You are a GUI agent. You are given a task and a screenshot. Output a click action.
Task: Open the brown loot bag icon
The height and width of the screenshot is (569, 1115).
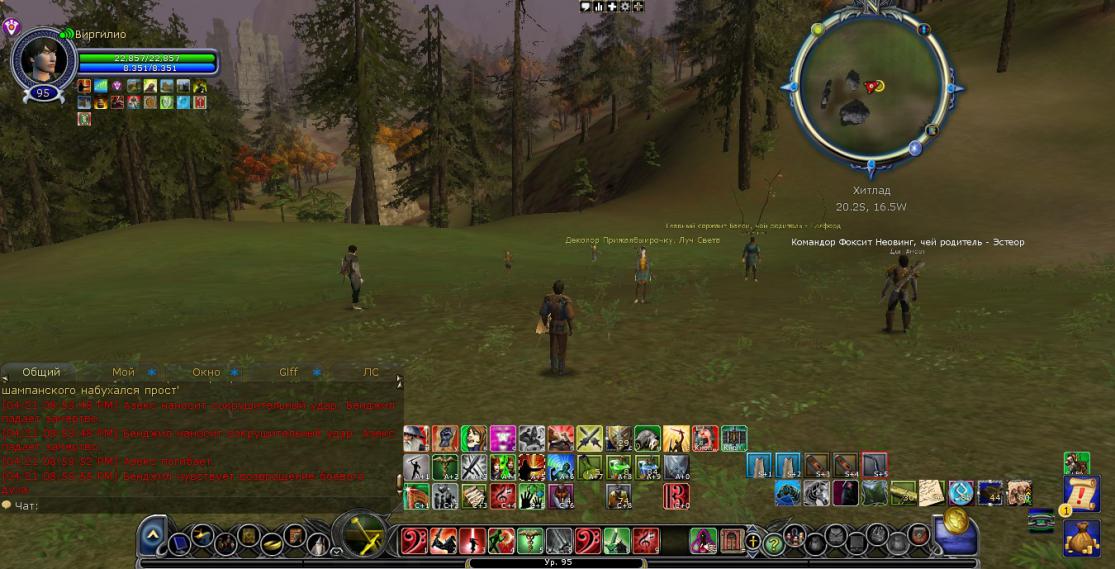(x=1081, y=538)
